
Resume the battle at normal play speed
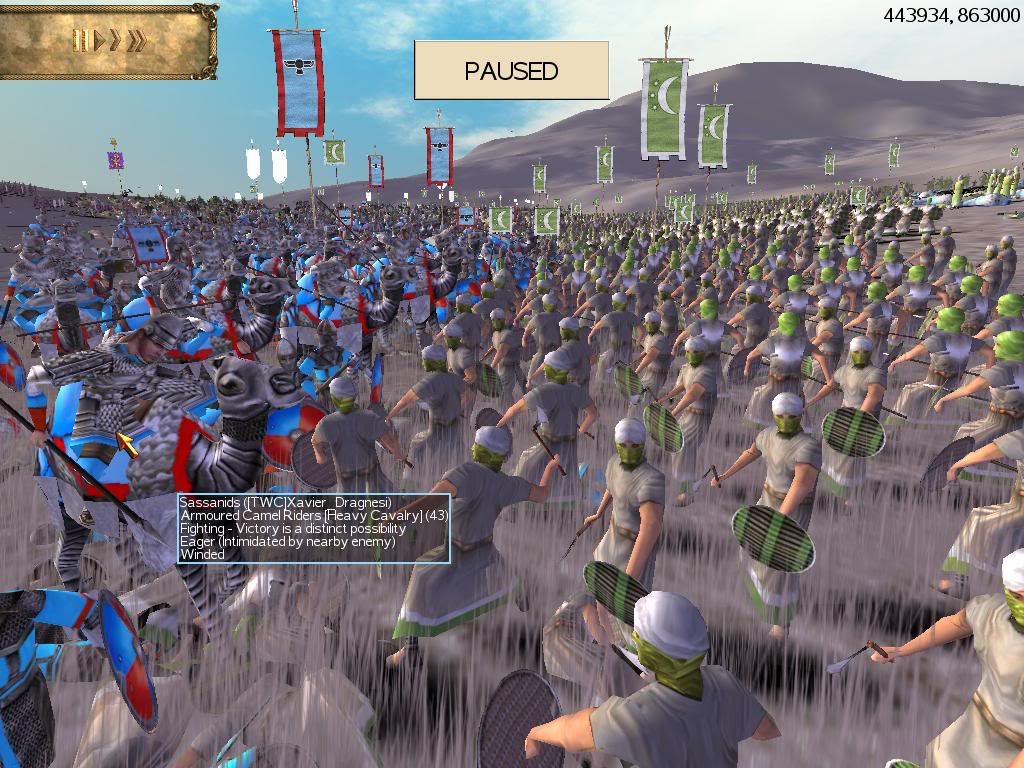click(x=98, y=41)
